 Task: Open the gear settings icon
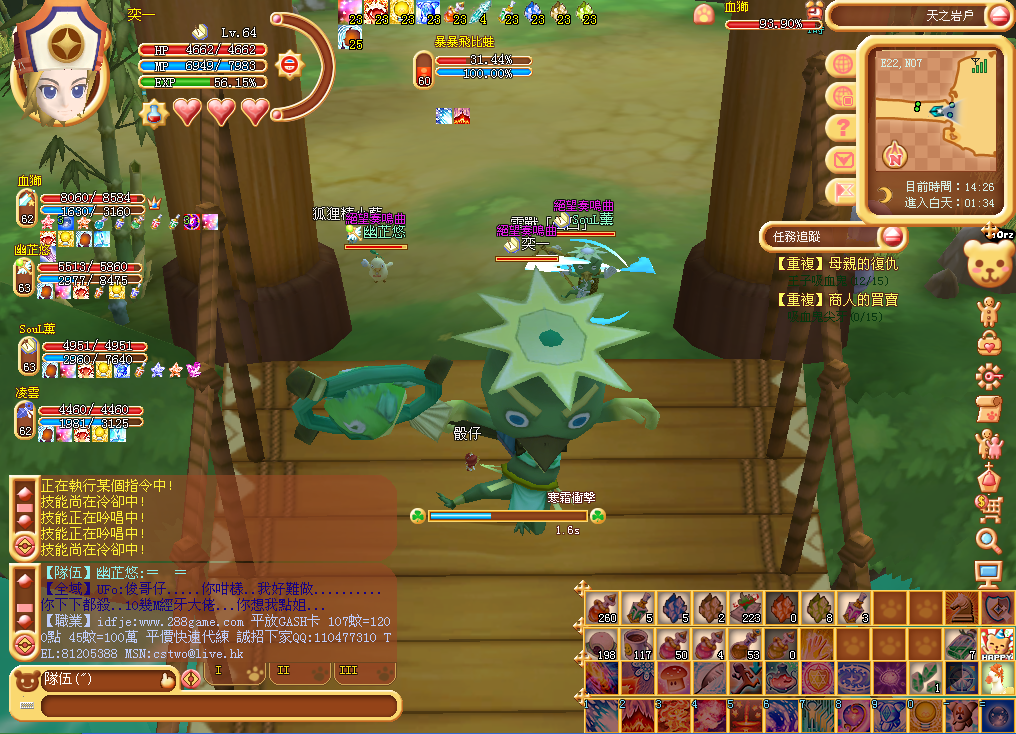pyautogui.click(x=989, y=376)
